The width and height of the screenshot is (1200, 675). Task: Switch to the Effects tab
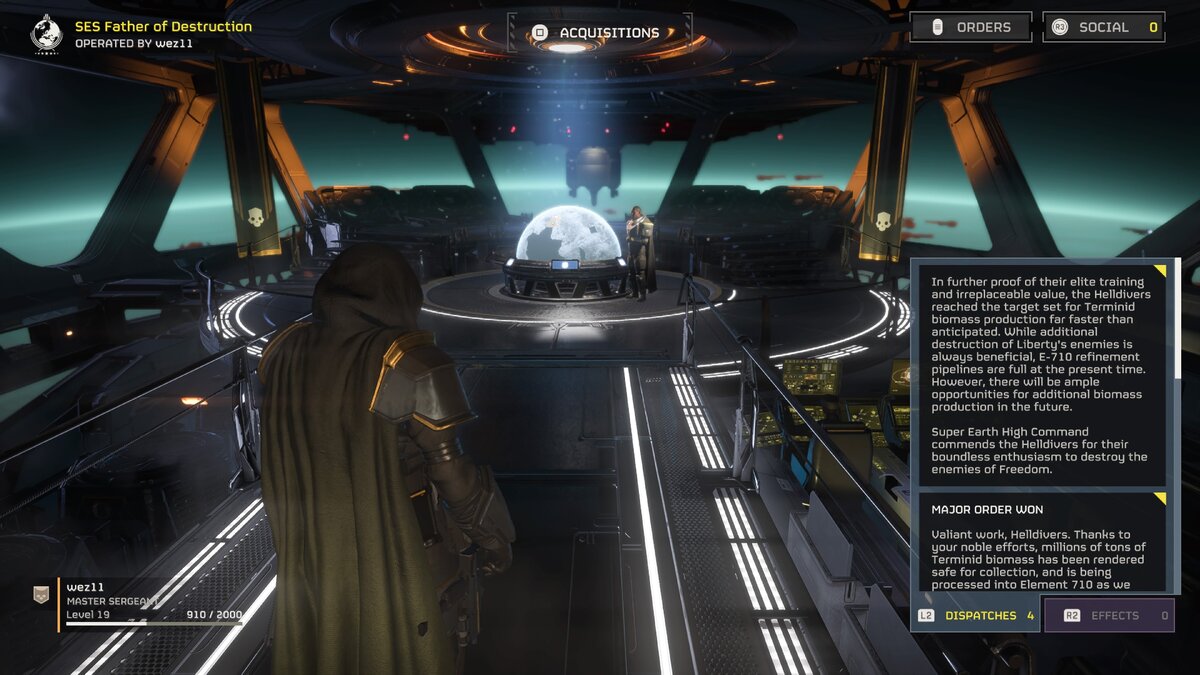click(x=1108, y=615)
